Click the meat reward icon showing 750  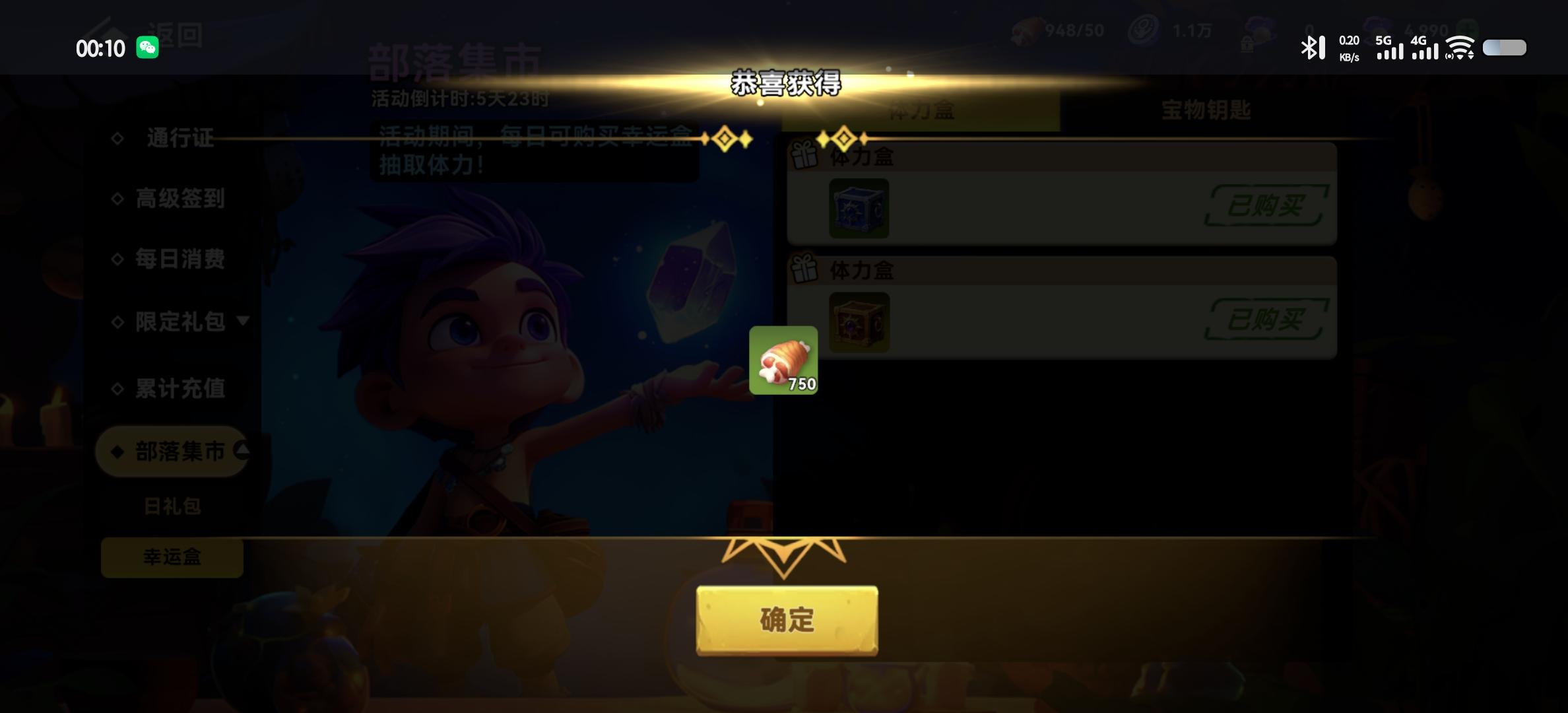click(x=783, y=360)
